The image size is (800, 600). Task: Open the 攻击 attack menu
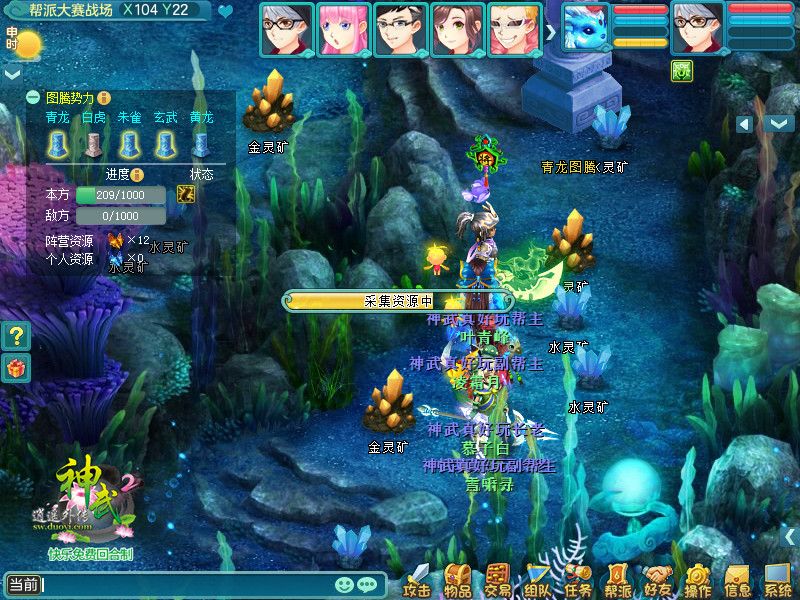click(416, 580)
